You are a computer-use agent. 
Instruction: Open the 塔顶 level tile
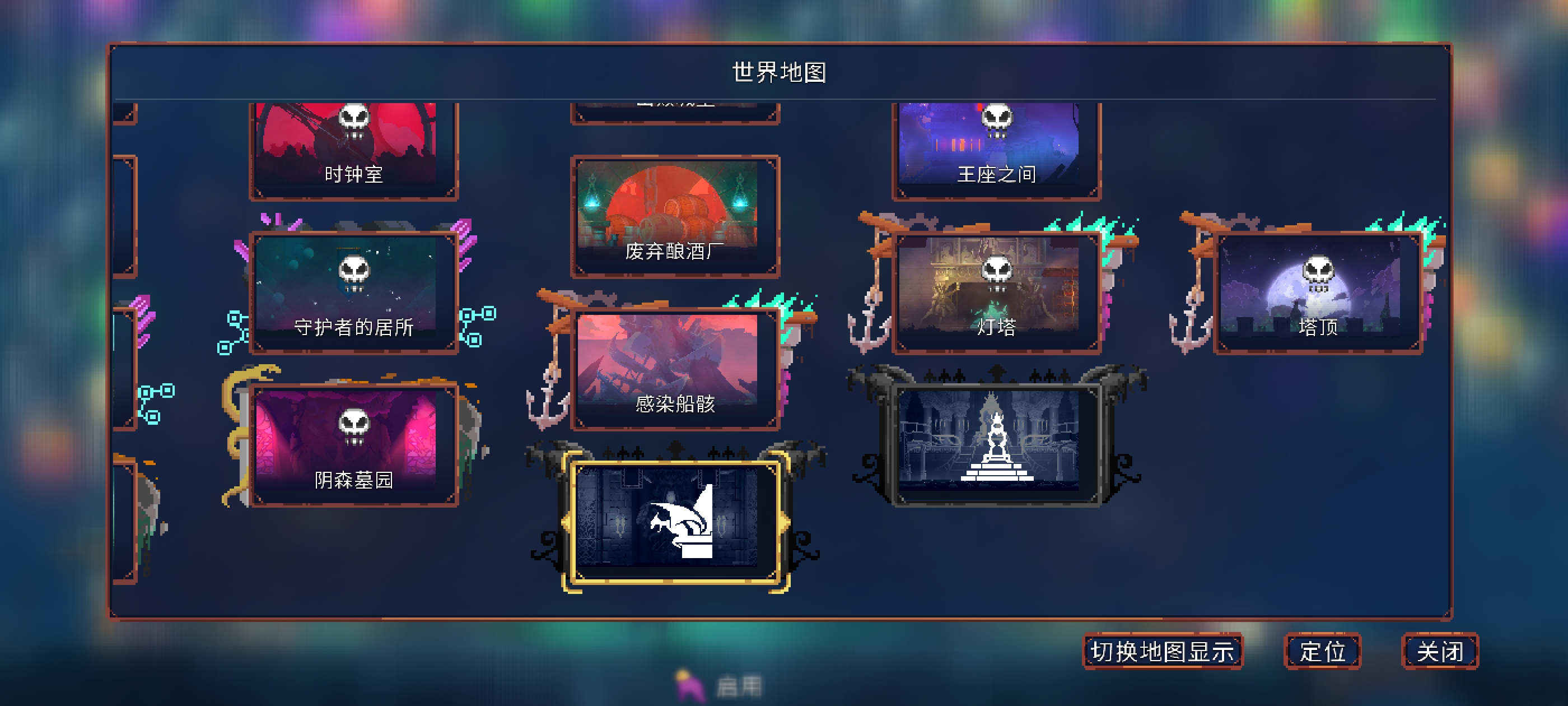tap(1317, 292)
